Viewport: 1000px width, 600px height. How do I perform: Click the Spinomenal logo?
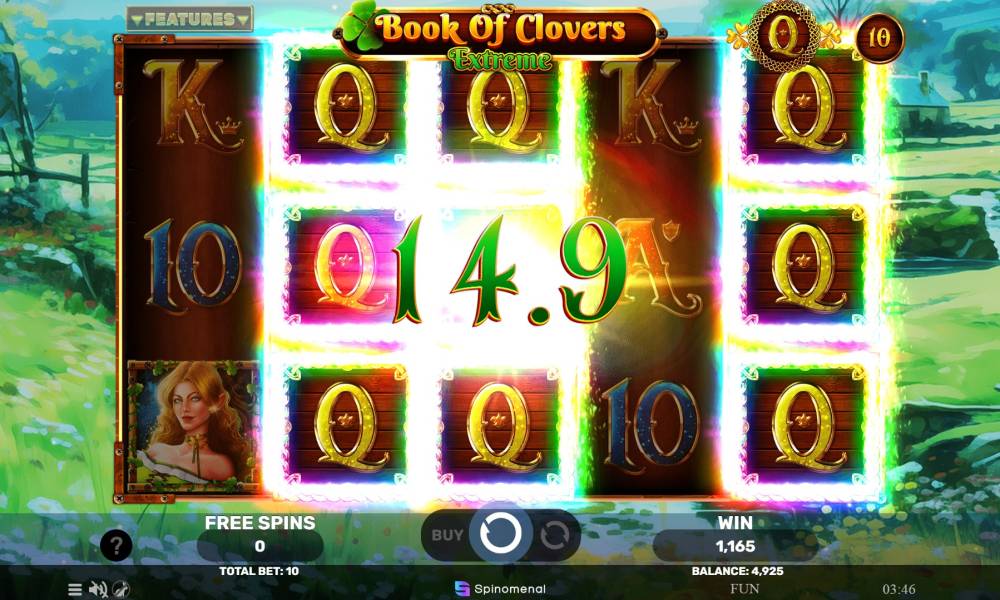tap(499, 588)
